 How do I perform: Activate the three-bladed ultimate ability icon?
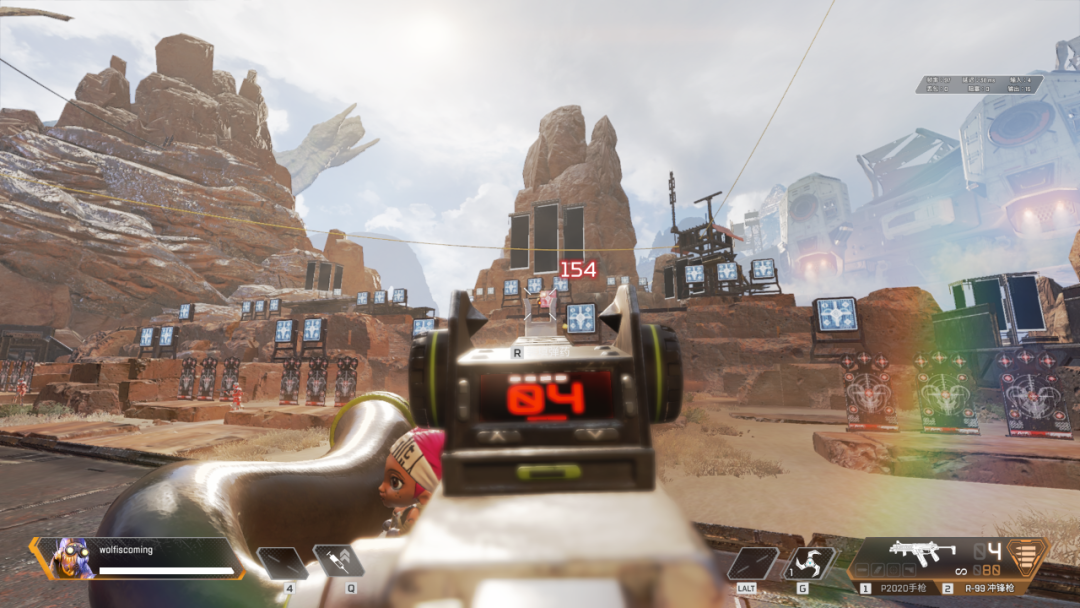point(808,564)
